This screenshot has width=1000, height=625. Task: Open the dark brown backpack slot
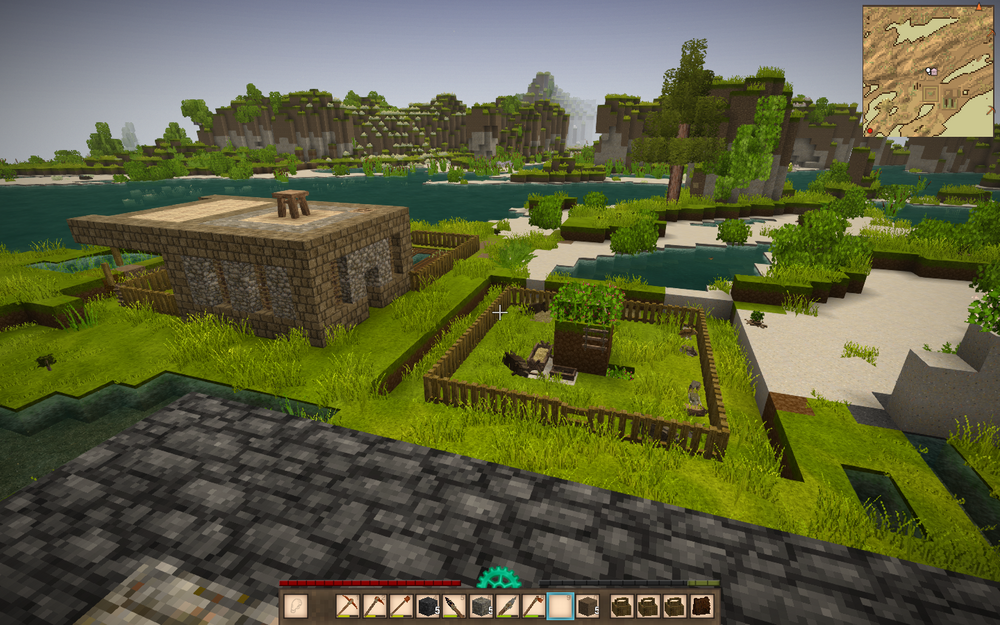pyautogui.click(x=702, y=606)
